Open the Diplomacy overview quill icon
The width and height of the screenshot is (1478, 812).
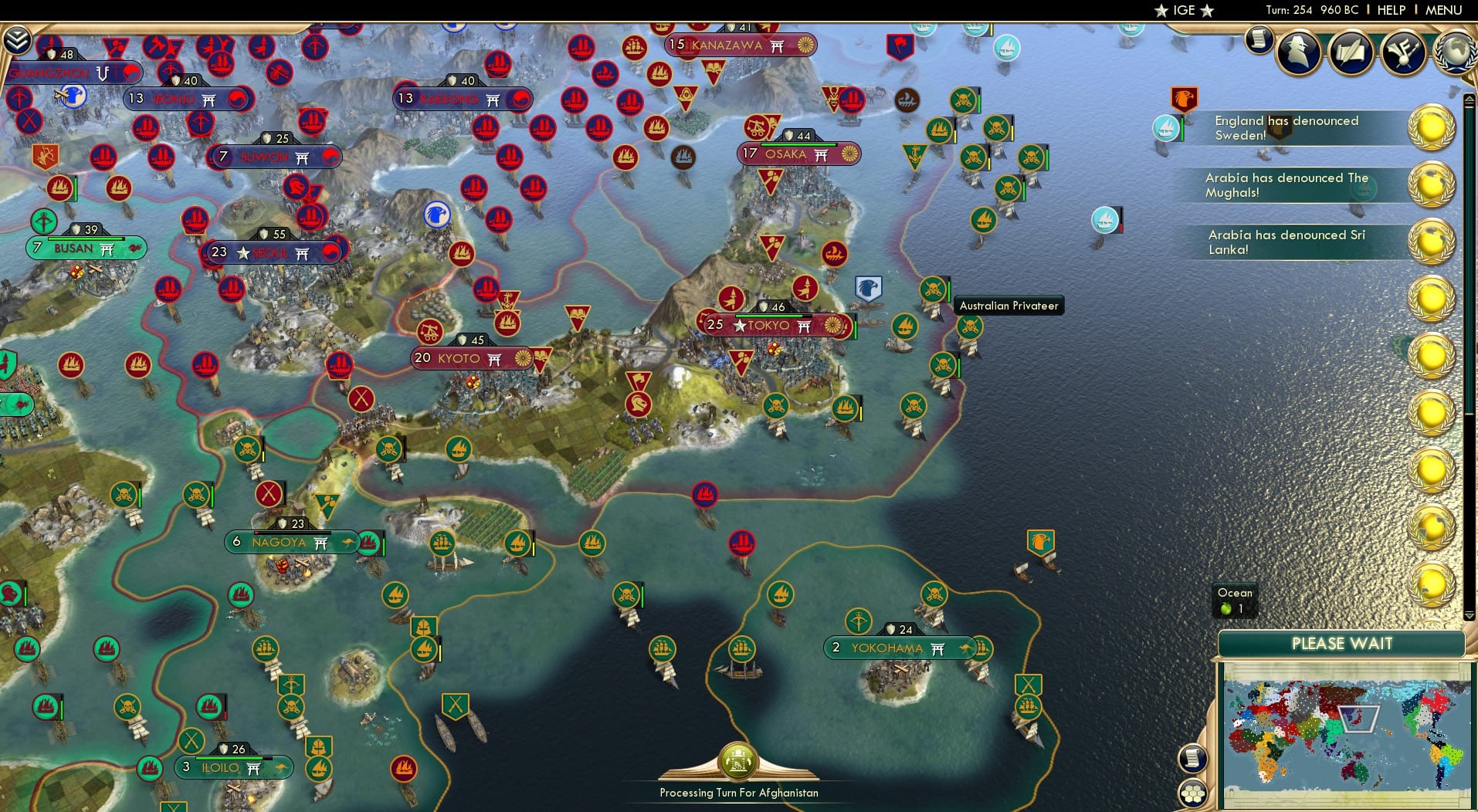[1350, 52]
